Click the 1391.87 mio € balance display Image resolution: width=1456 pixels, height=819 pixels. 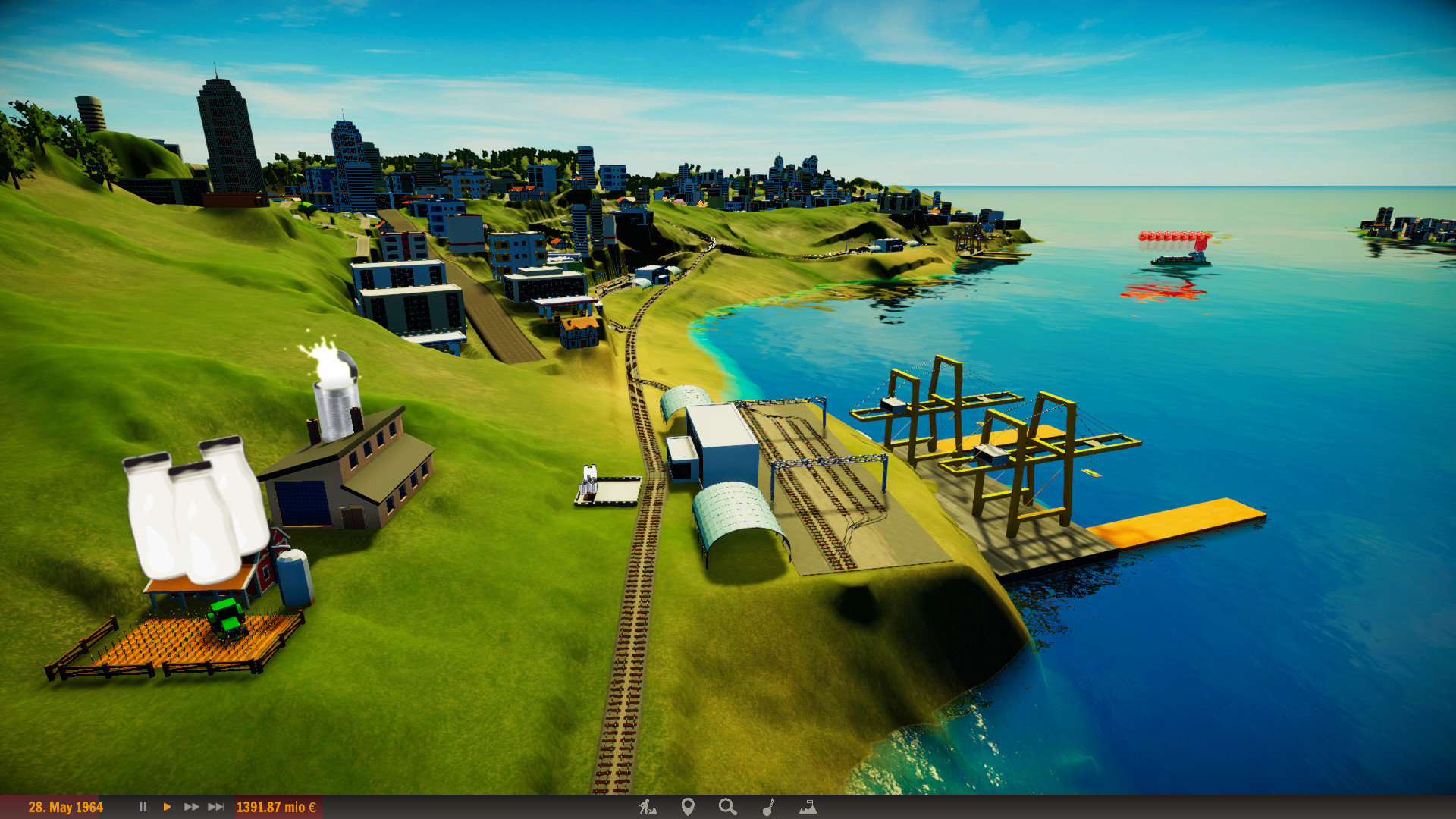(x=276, y=807)
